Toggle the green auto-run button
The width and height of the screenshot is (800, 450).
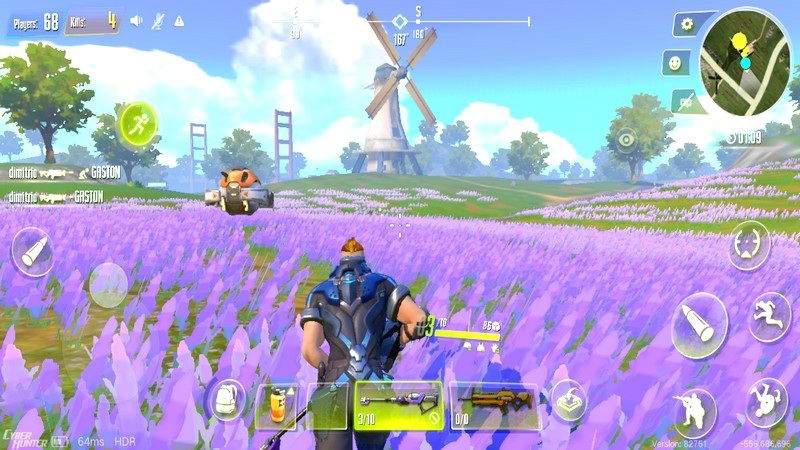(x=138, y=124)
